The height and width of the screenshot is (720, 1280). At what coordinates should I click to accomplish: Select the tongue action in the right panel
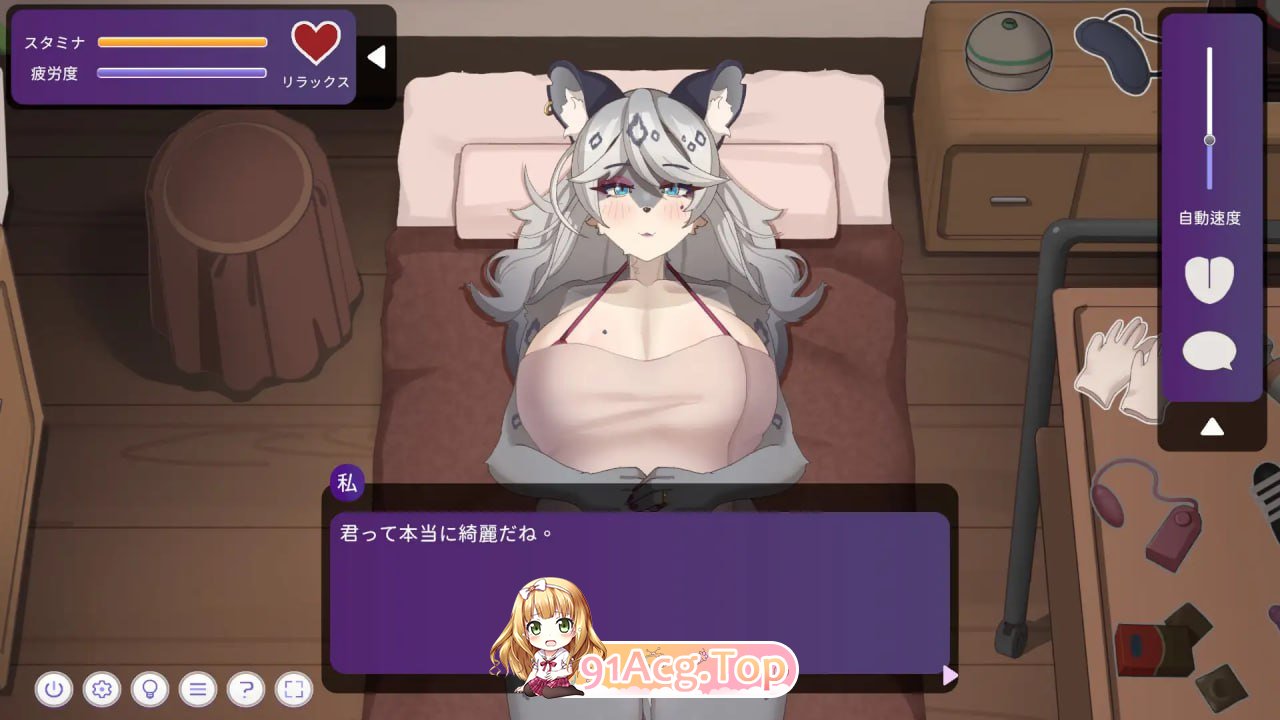click(x=1209, y=281)
